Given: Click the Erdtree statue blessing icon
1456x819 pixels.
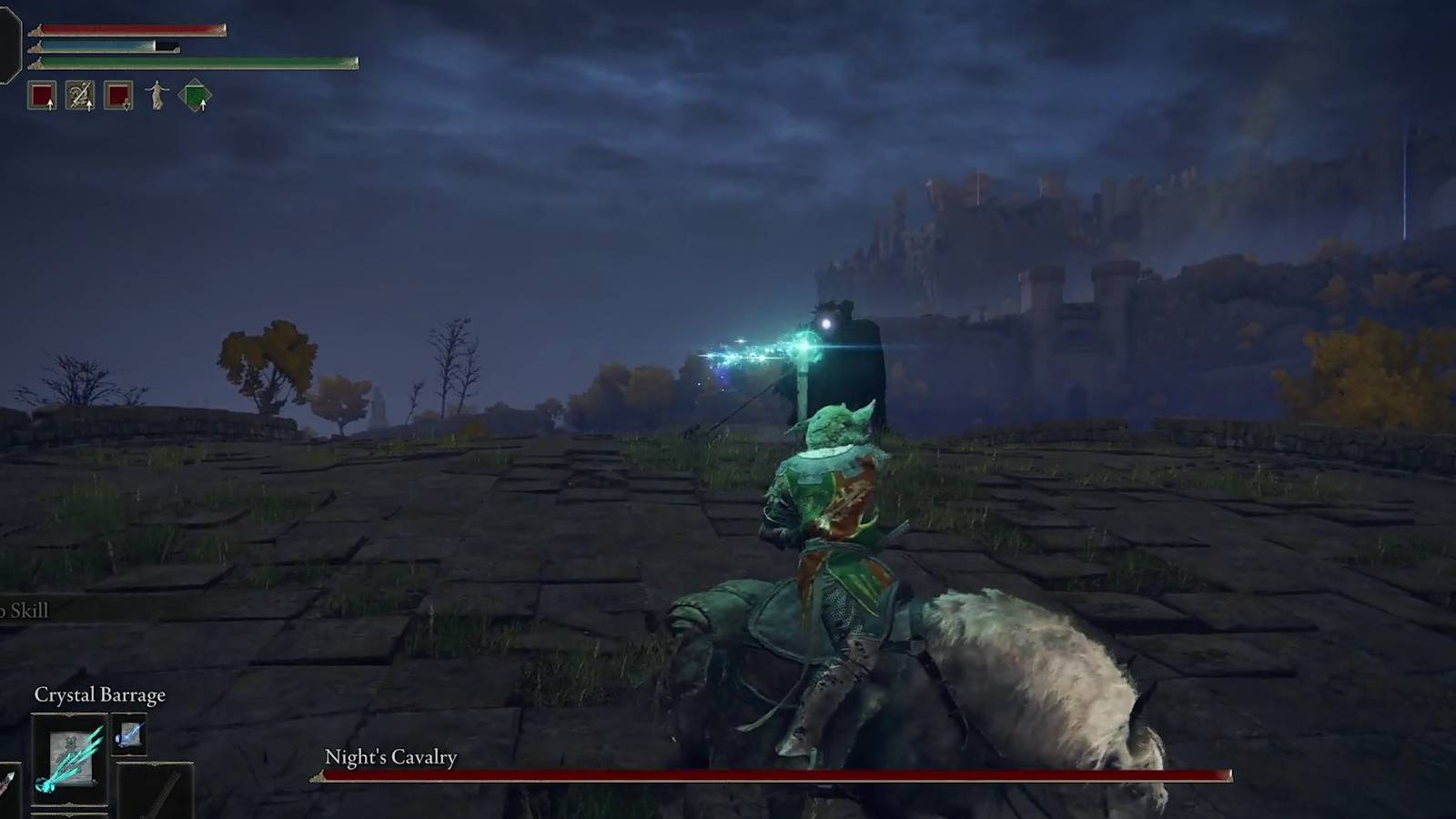Looking at the screenshot, I should [x=157, y=94].
